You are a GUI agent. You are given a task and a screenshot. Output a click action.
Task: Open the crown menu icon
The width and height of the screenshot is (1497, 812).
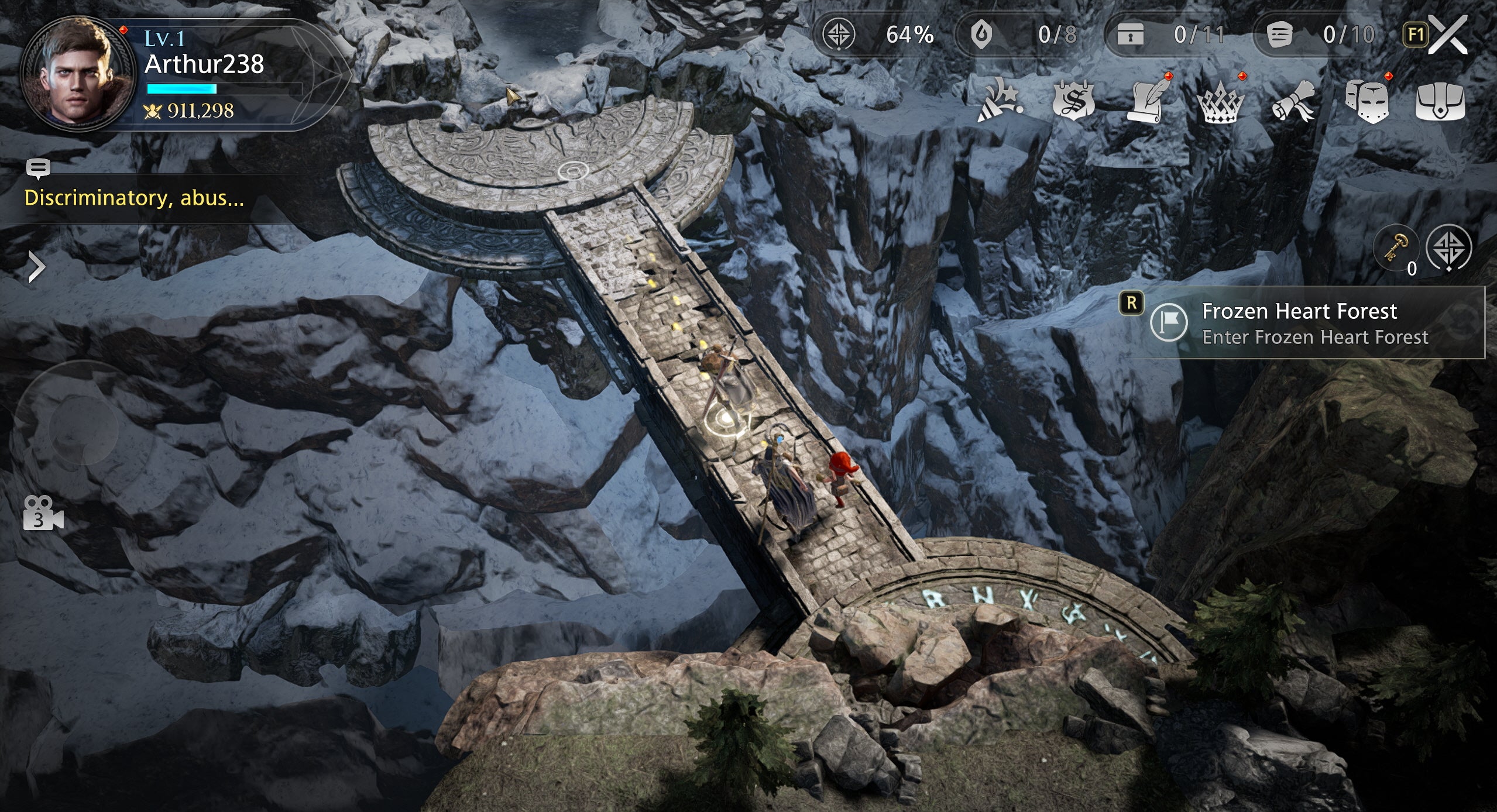pyautogui.click(x=1221, y=104)
